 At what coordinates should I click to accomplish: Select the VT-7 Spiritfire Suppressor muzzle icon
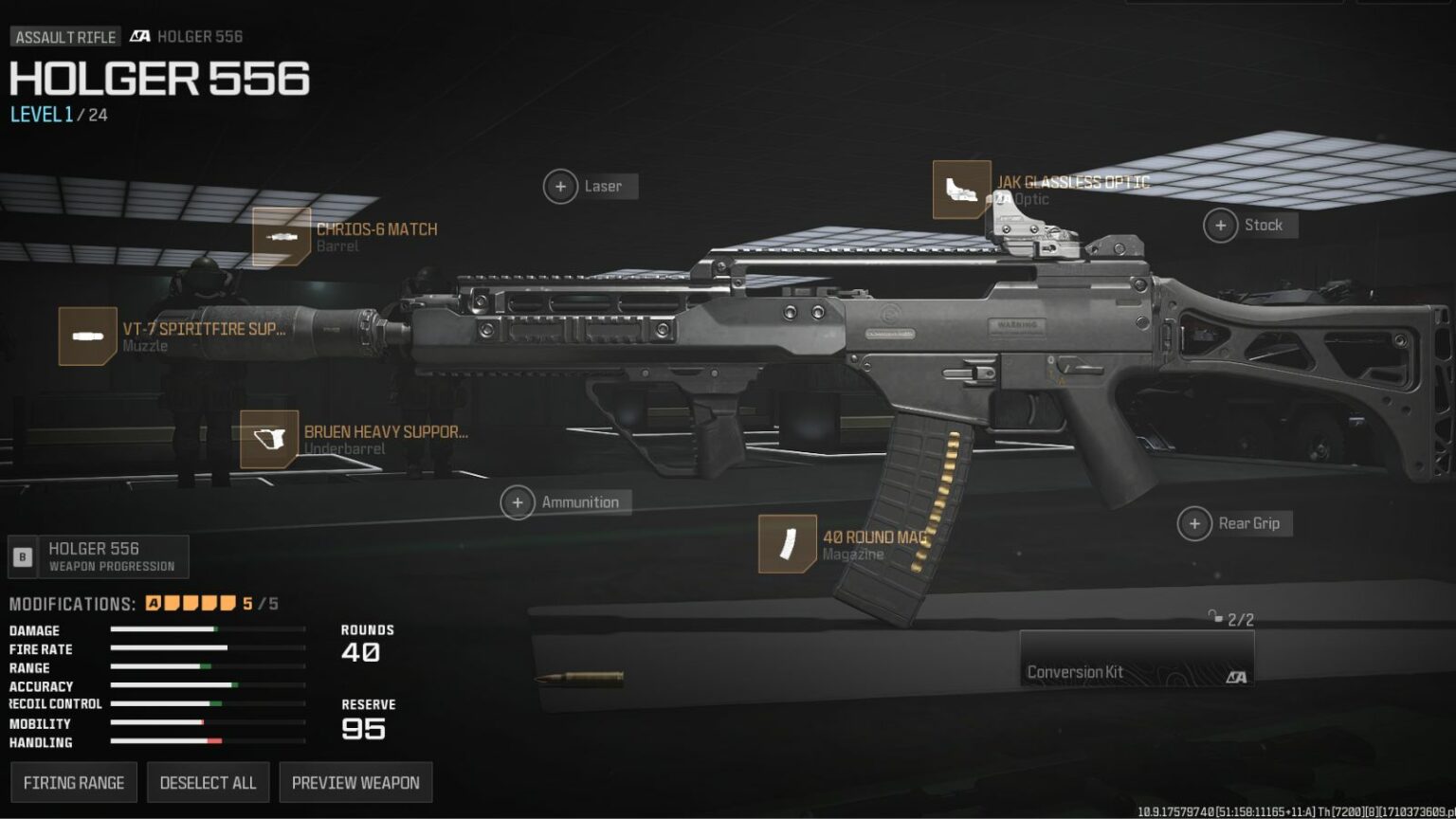coord(87,336)
